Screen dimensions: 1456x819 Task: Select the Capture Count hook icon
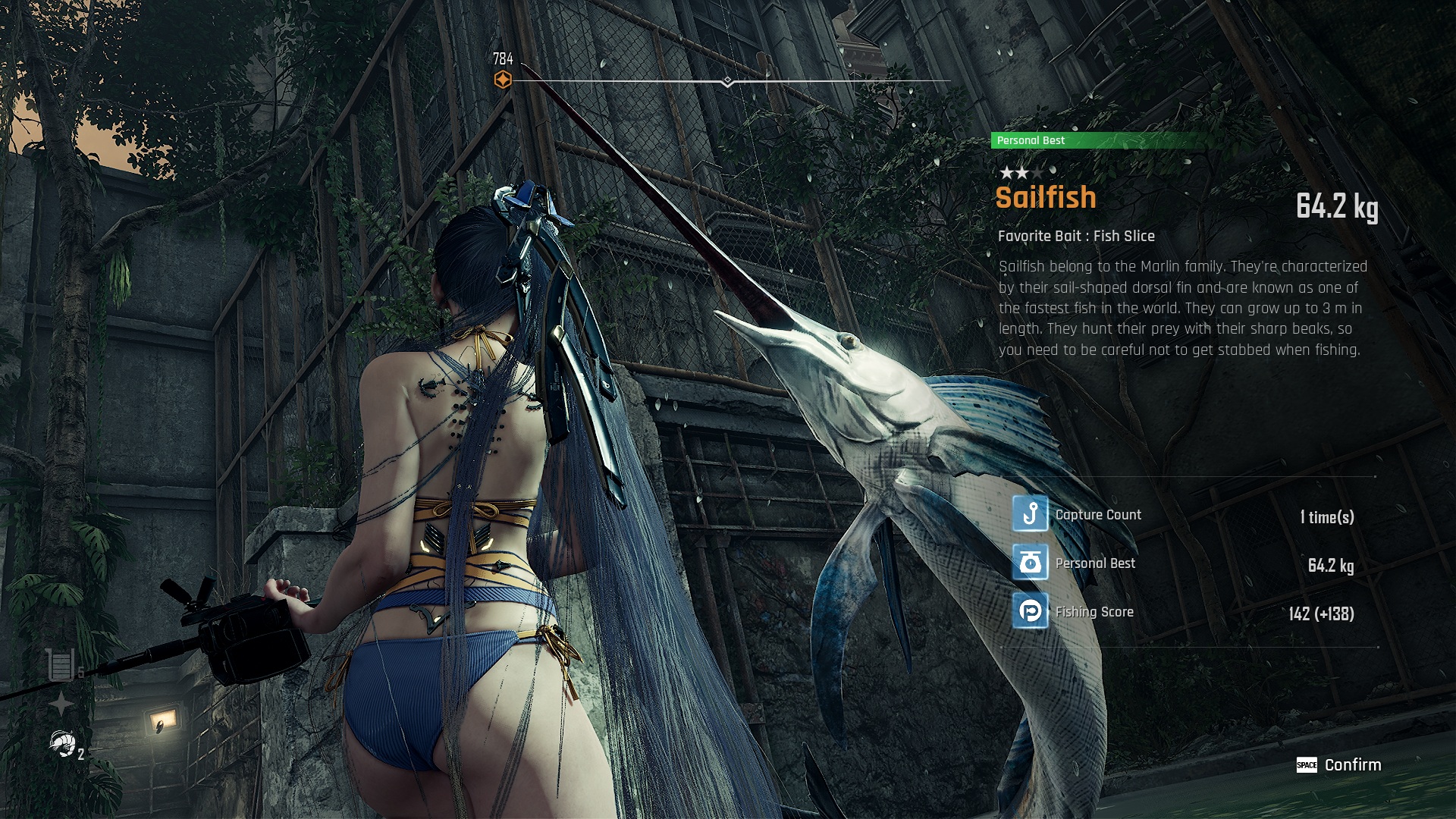point(1030,514)
